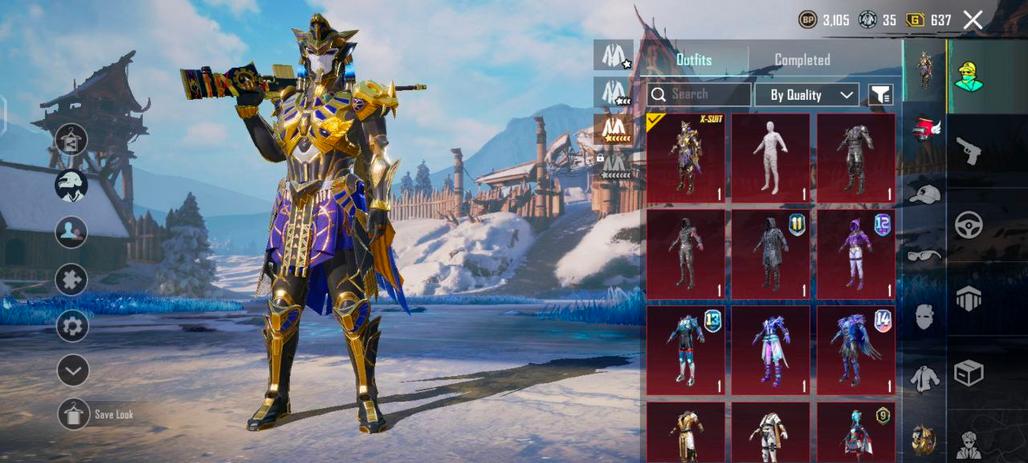Open the filter options button
Viewport: 1028px width, 463px height.
[880, 95]
